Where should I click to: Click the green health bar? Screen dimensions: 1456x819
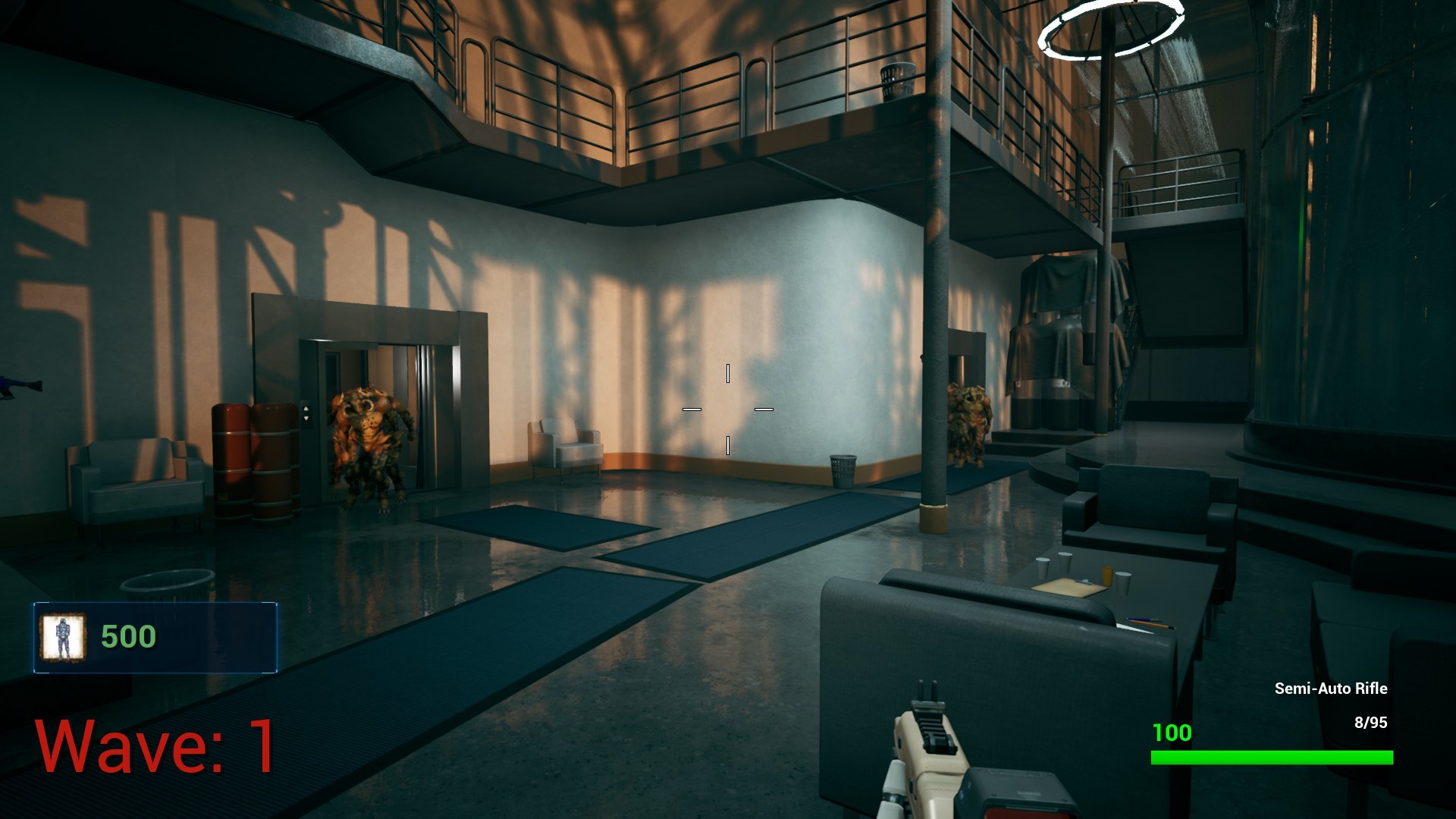point(1274,757)
